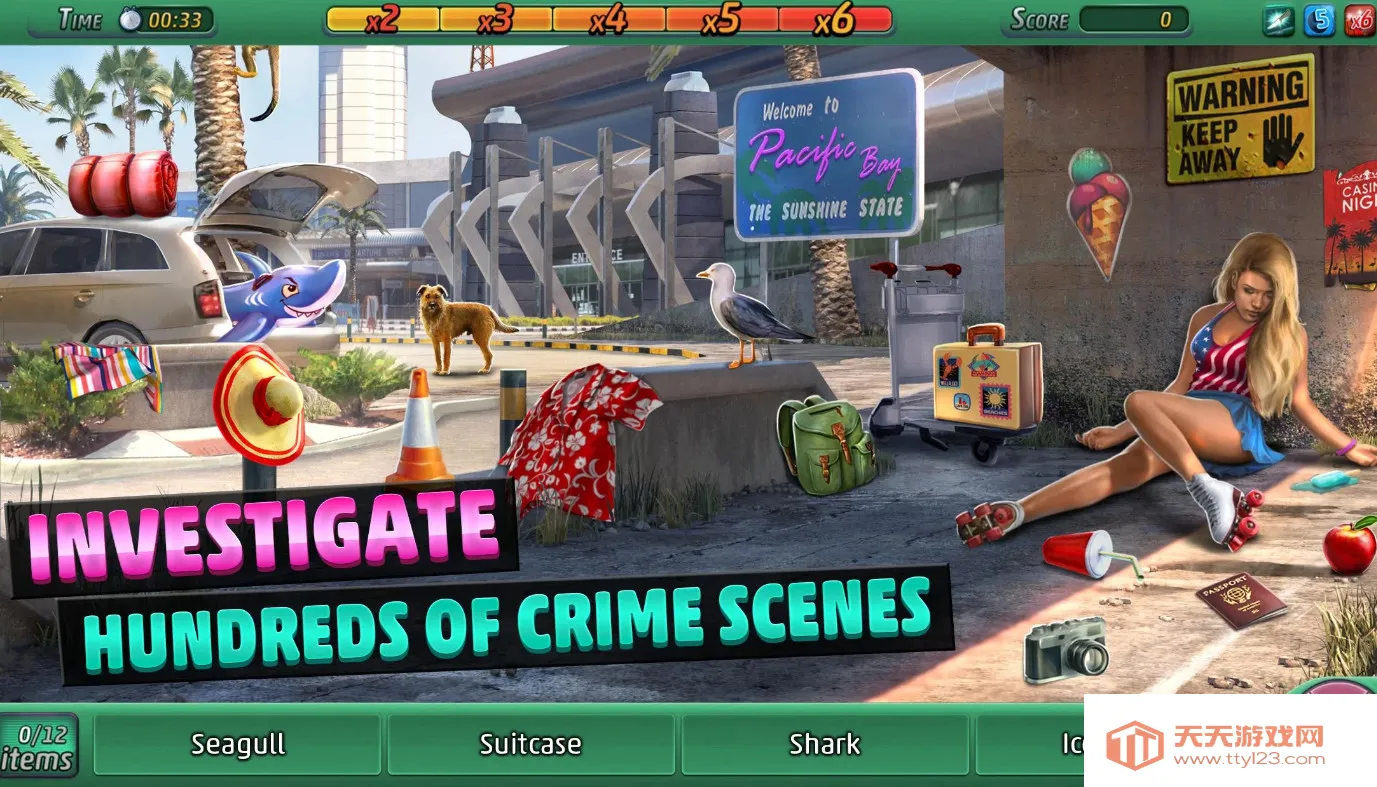Use the blue number 5 booster
This screenshot has height=787, width=1377.
[1319, 20]
